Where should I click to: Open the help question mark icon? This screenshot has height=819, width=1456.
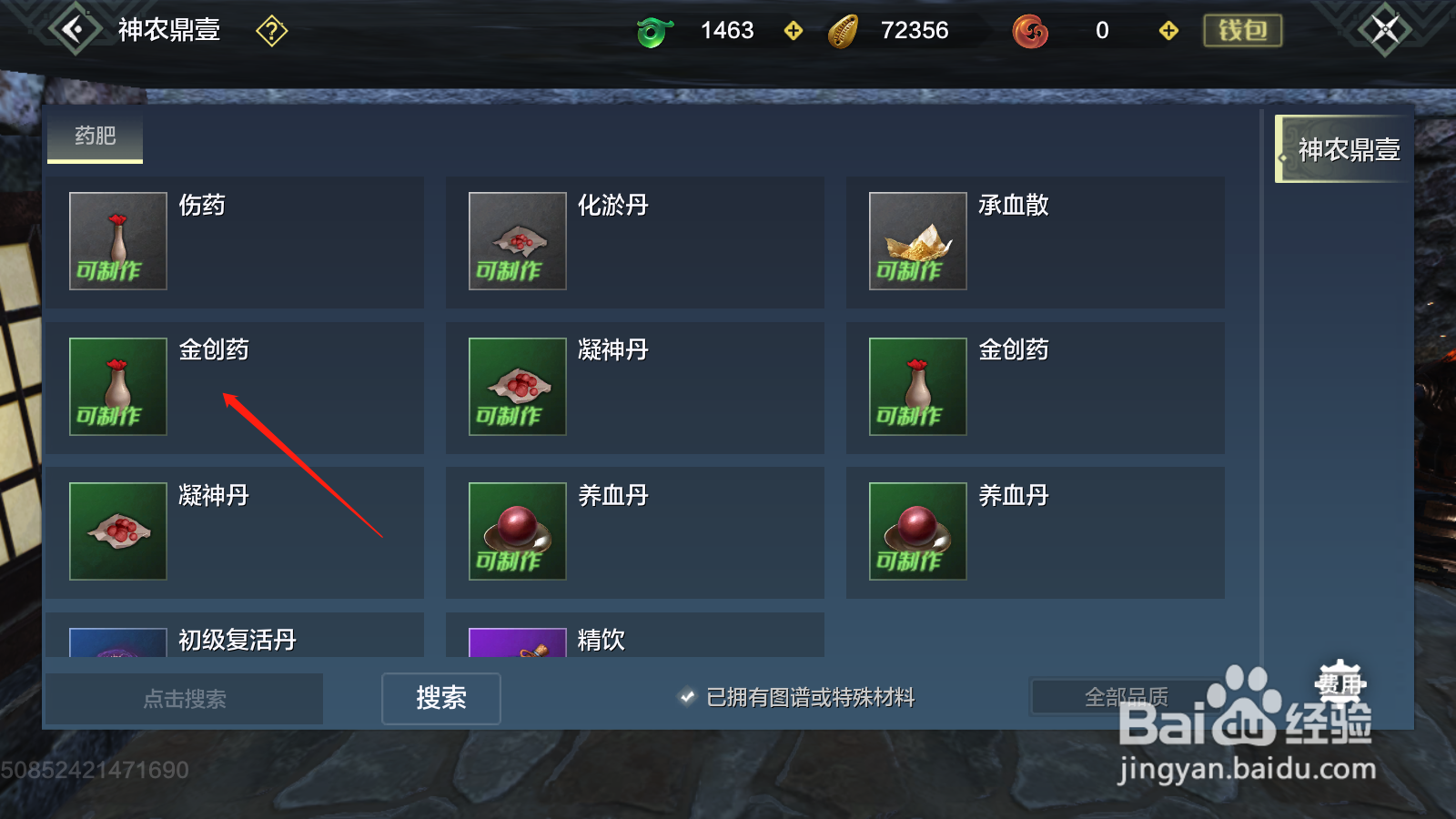coord(271,30)
